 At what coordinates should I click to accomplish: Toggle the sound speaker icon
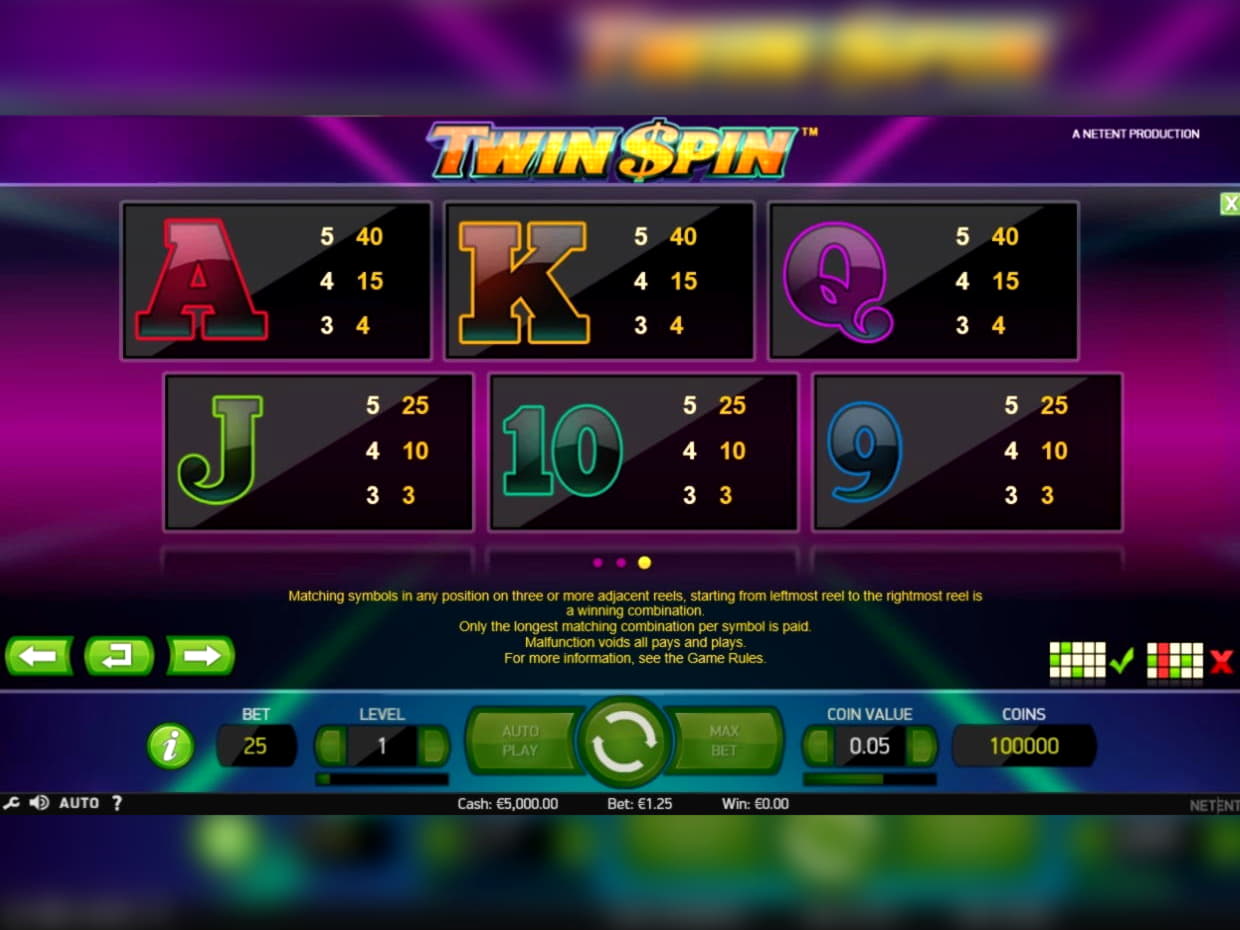(39, 803)
